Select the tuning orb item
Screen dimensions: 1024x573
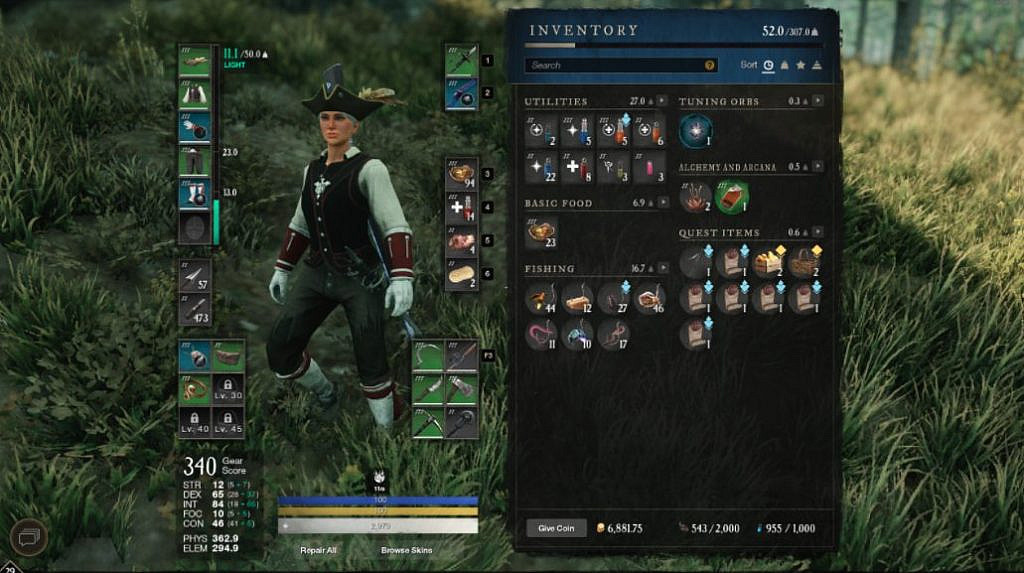click(695, 130)
